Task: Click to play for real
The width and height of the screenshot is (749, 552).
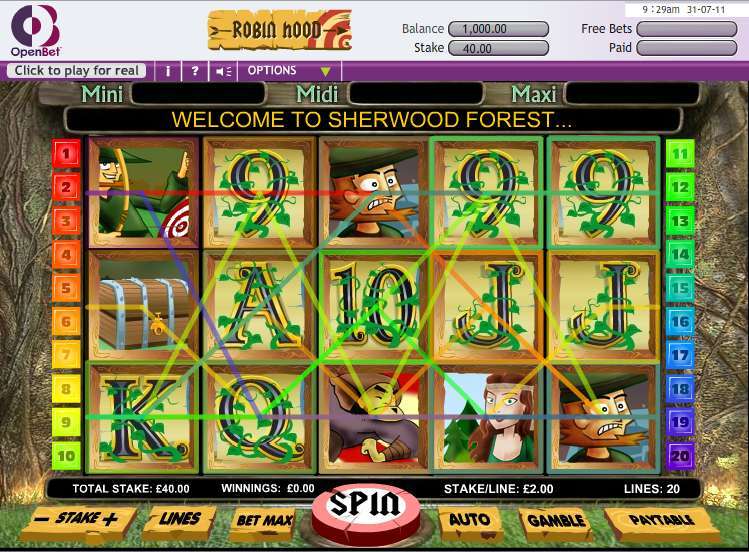Action: pos(77,71)
